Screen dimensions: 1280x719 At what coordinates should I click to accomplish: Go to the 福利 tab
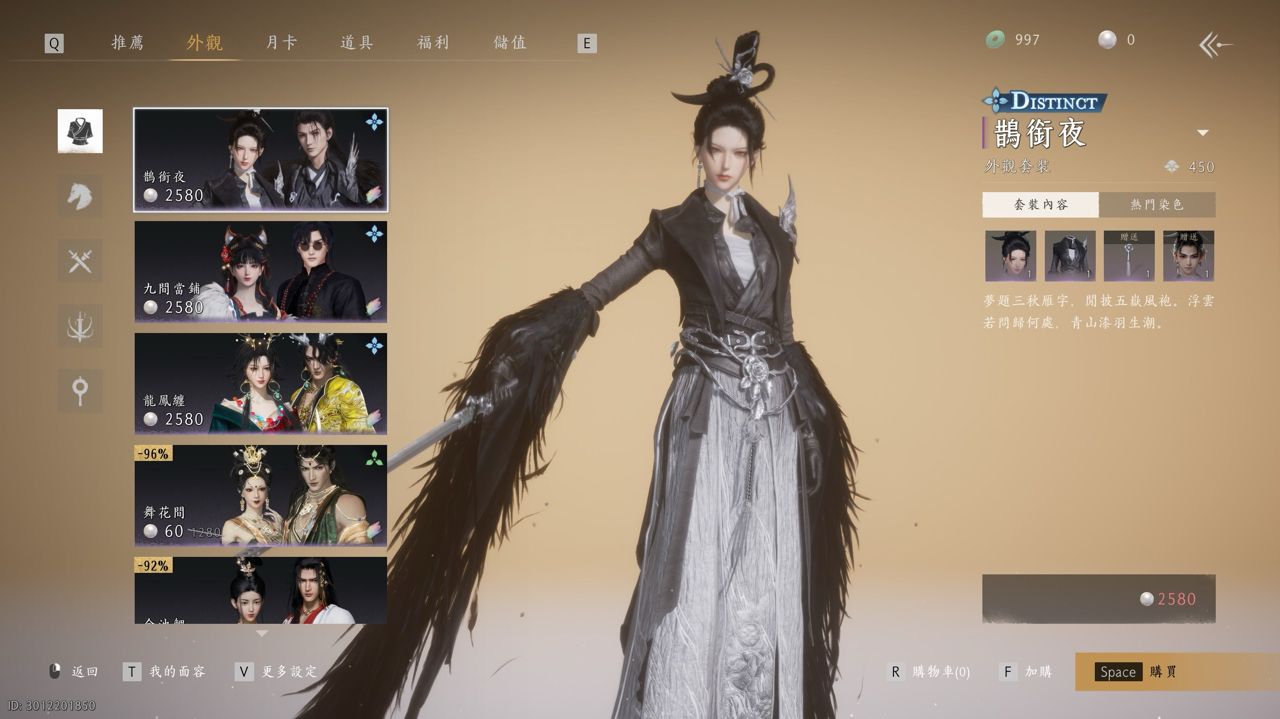(x=433, y=43)
